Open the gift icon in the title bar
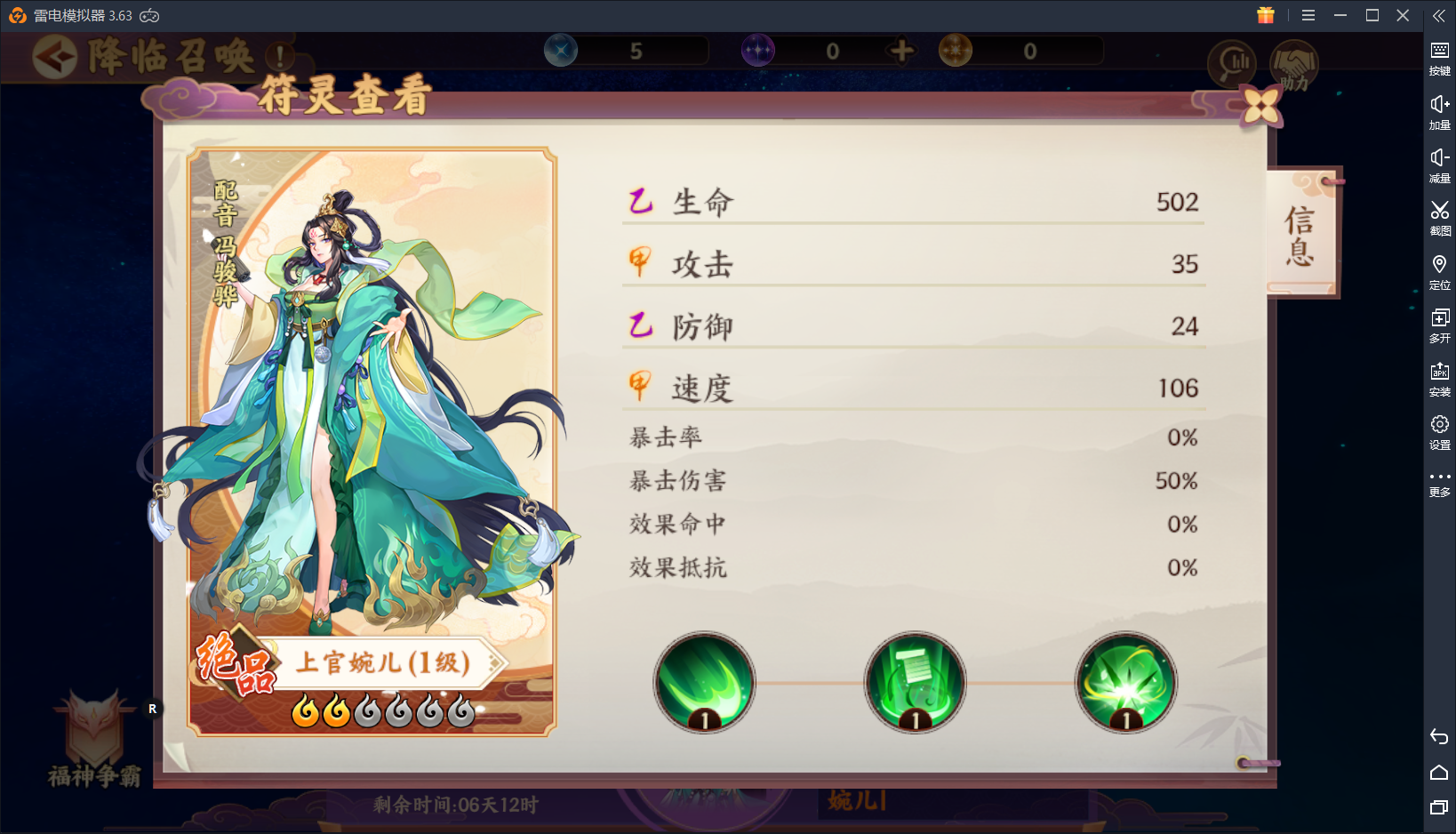Viewport: 1456px width, 834px height. click(1266, 15)
